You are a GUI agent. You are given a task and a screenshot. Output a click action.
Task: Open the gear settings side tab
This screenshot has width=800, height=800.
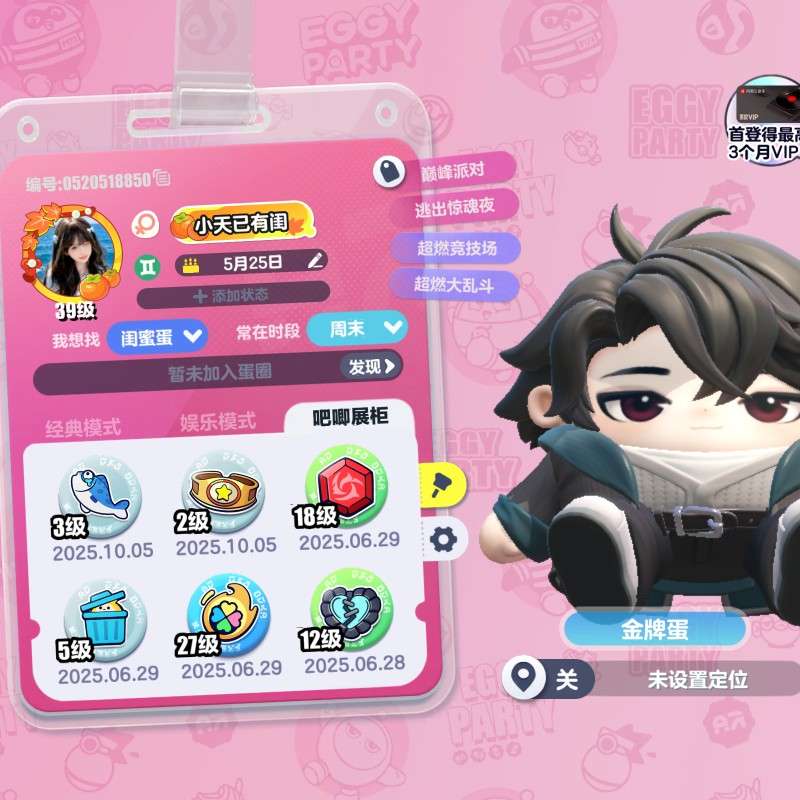pos(444,540)
